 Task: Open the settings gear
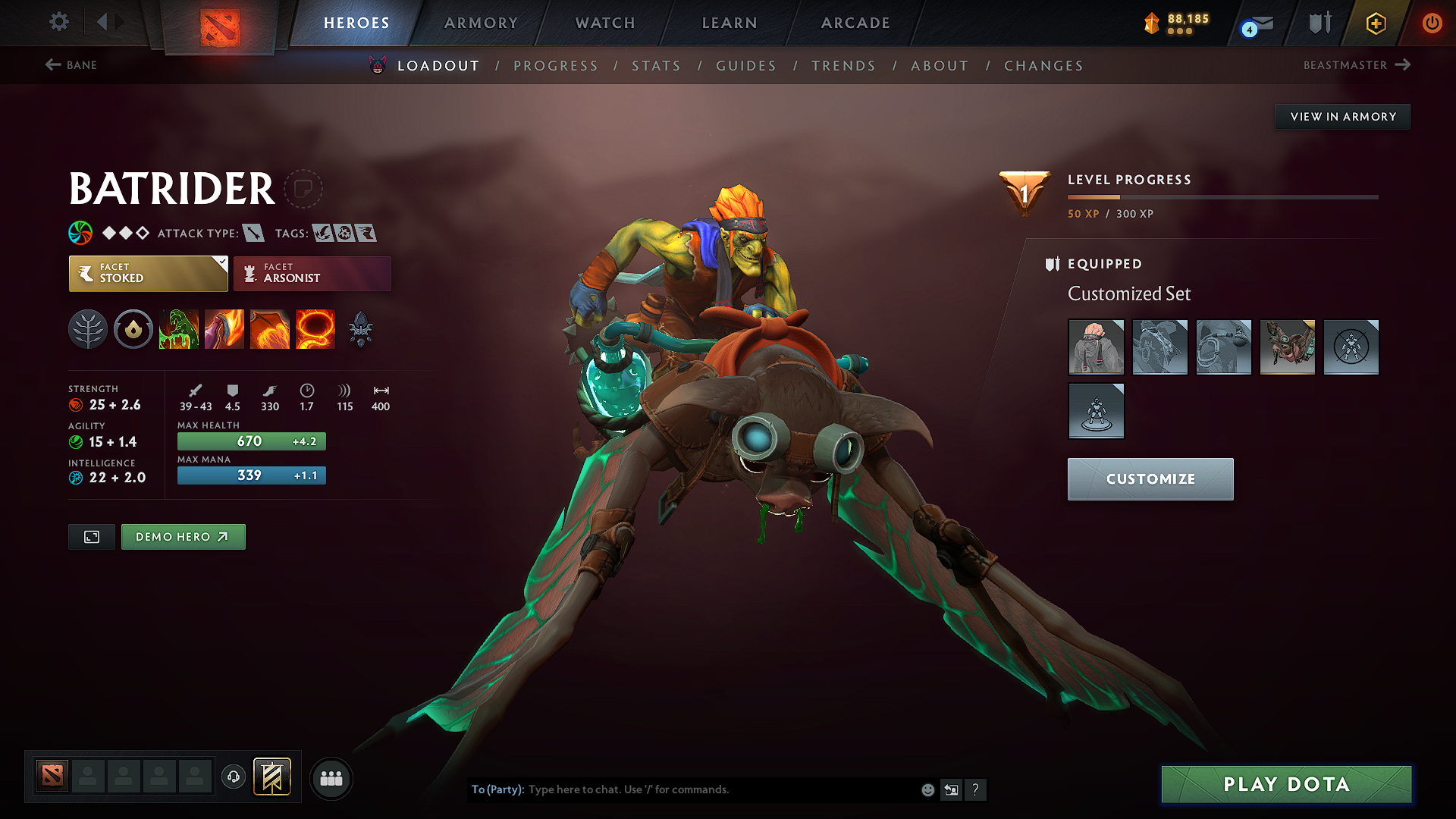point(58,22)
